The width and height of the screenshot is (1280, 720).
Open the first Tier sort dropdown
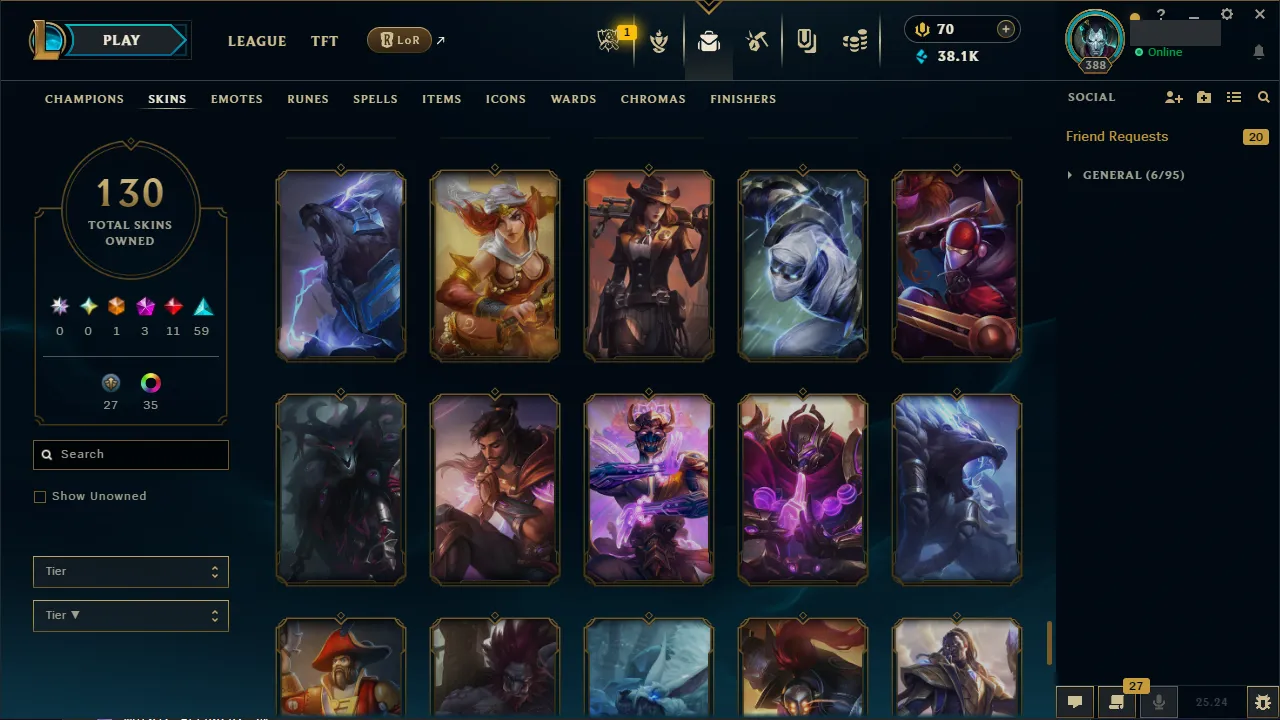(x=130, y=571)
